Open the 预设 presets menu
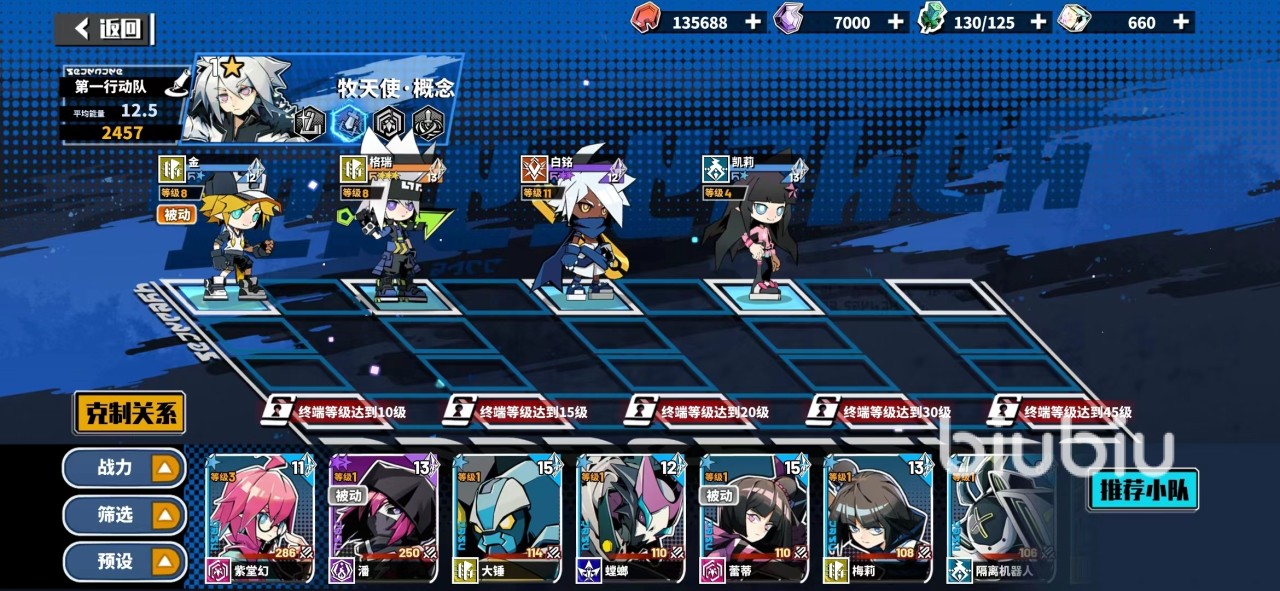Viewport: 1280px width, 591px height. point(124,561)
